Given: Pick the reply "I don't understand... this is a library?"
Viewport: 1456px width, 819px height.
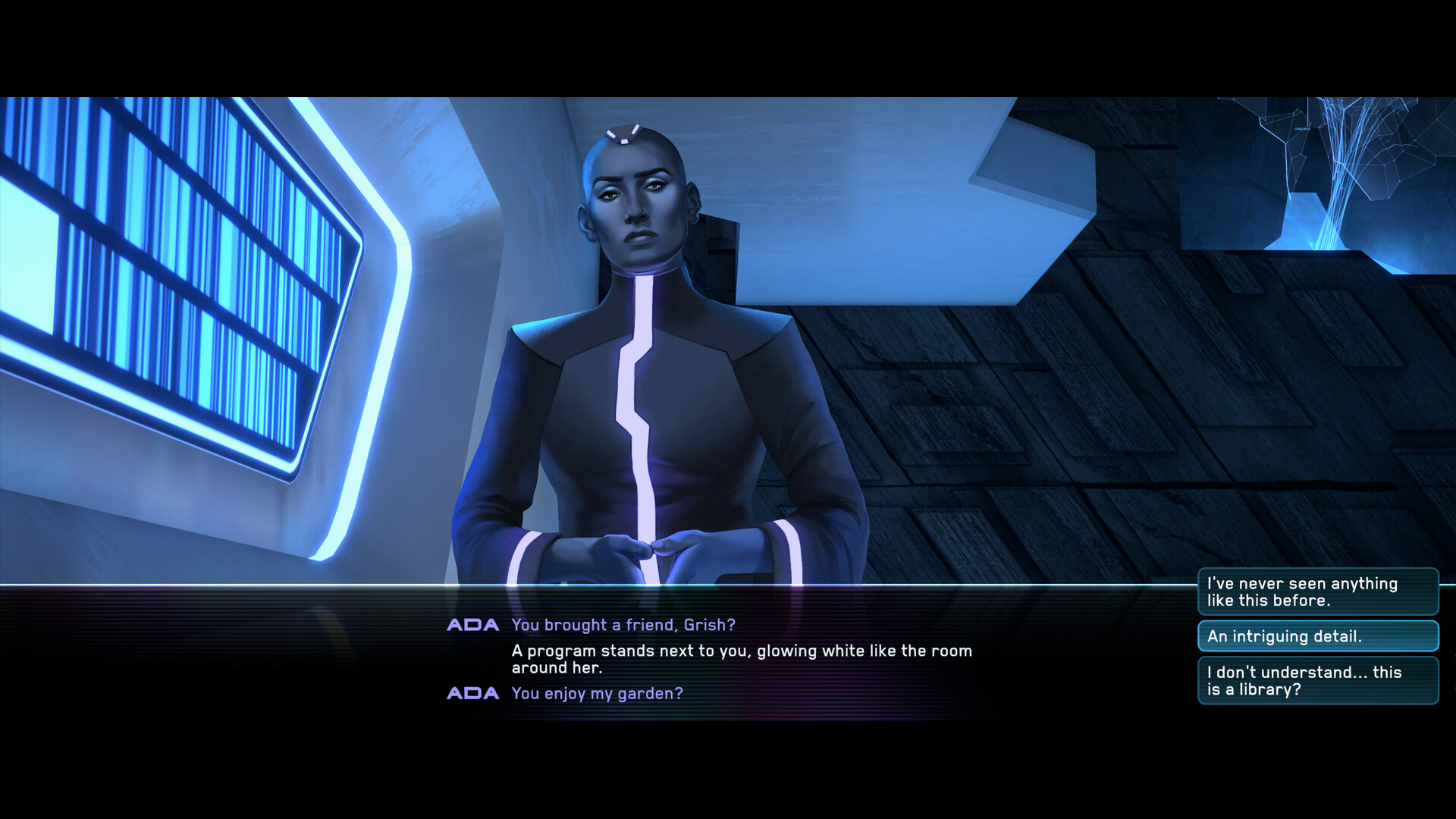Looking at the screenshot, I should click(1319, 680).
